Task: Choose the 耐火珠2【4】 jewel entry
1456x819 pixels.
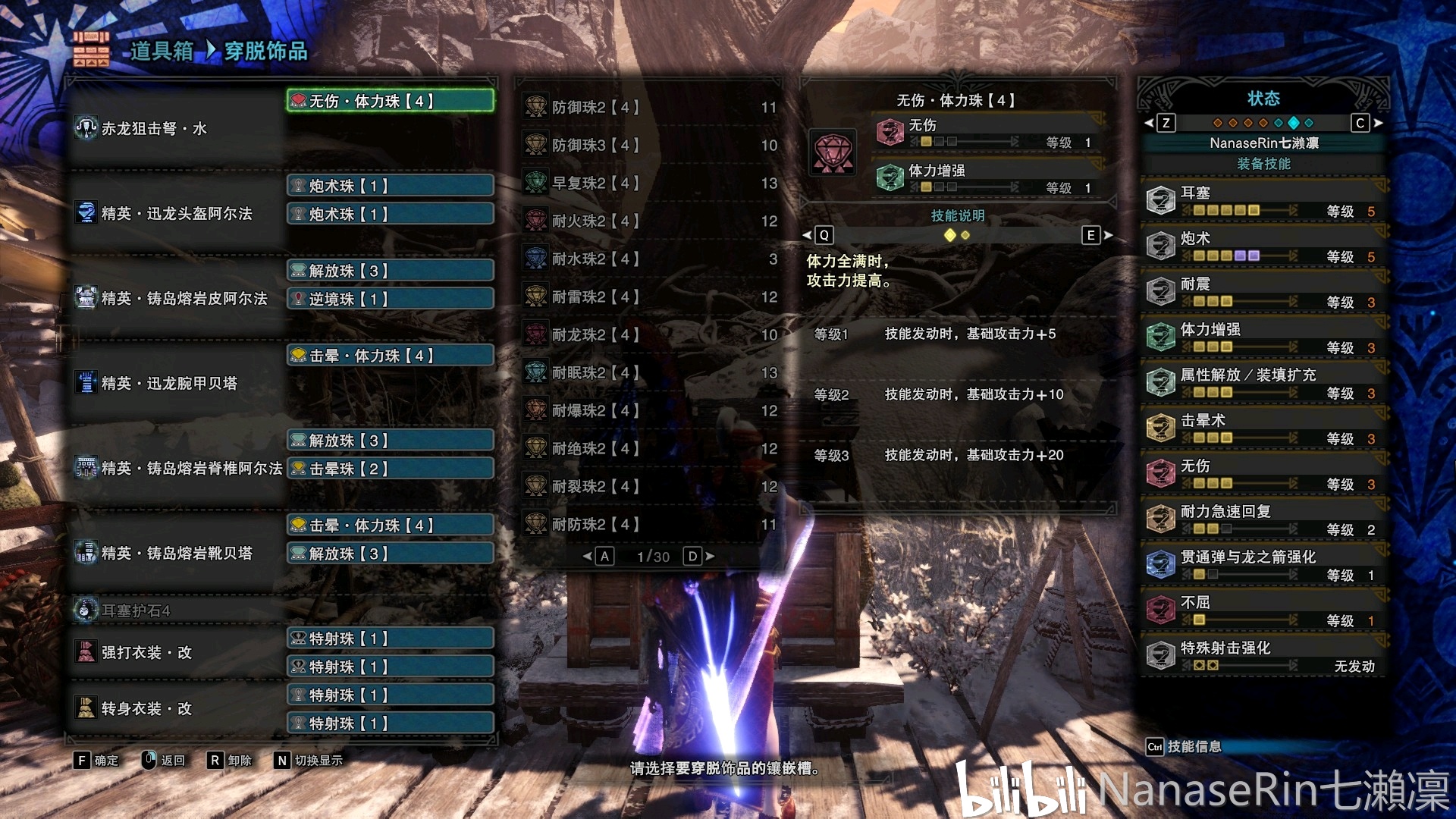Action: click(x=649, y=221)
